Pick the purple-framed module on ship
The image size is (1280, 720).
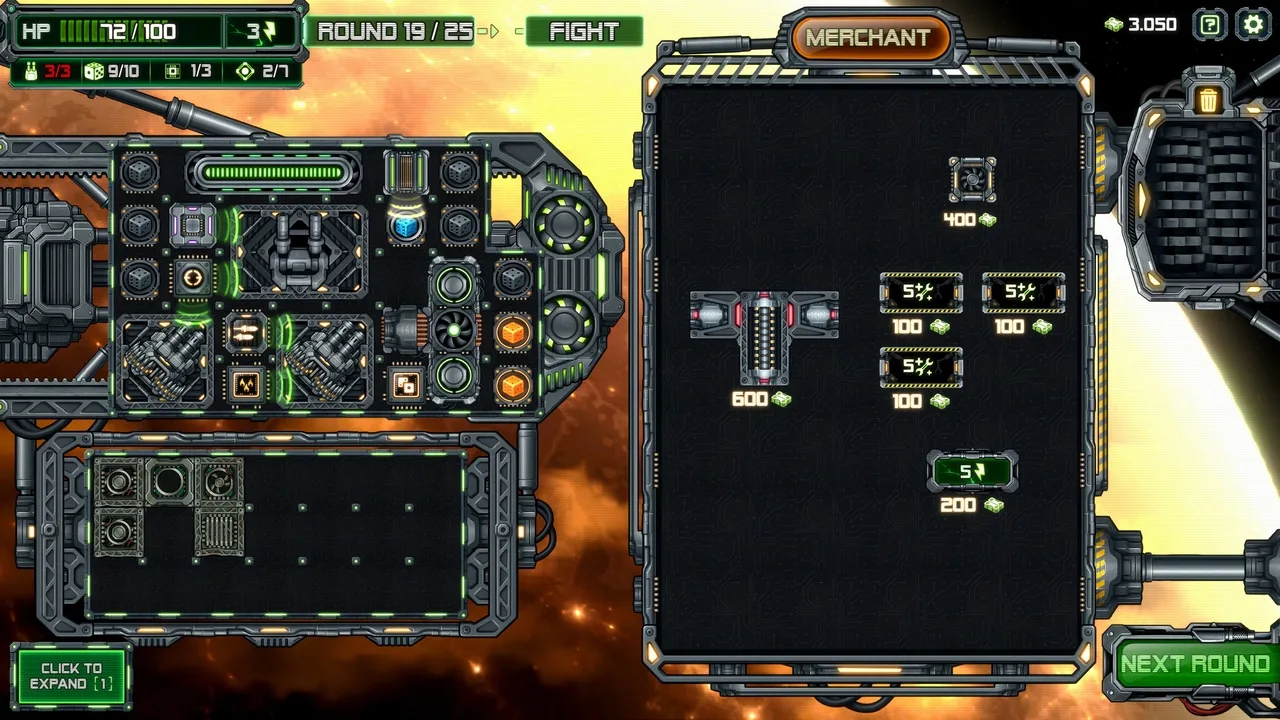(193, 226)
